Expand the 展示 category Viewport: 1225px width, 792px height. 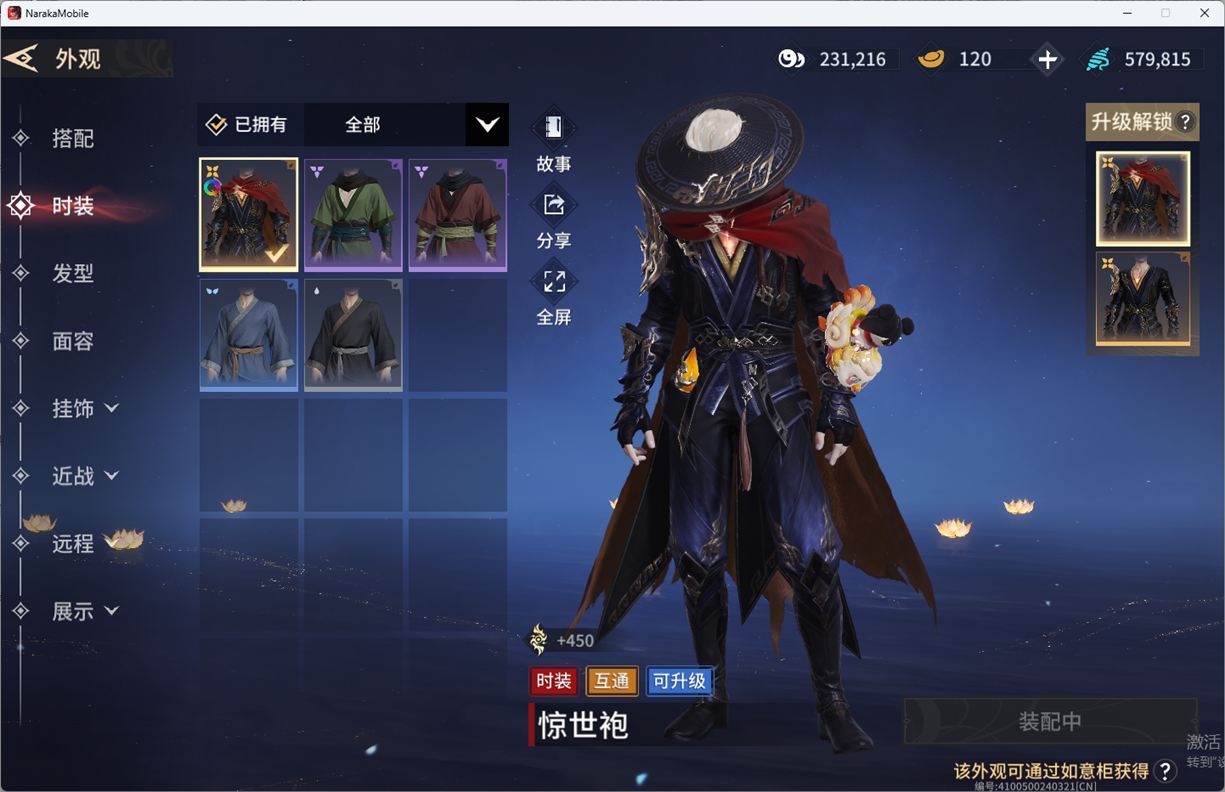[x=84, y=611]
